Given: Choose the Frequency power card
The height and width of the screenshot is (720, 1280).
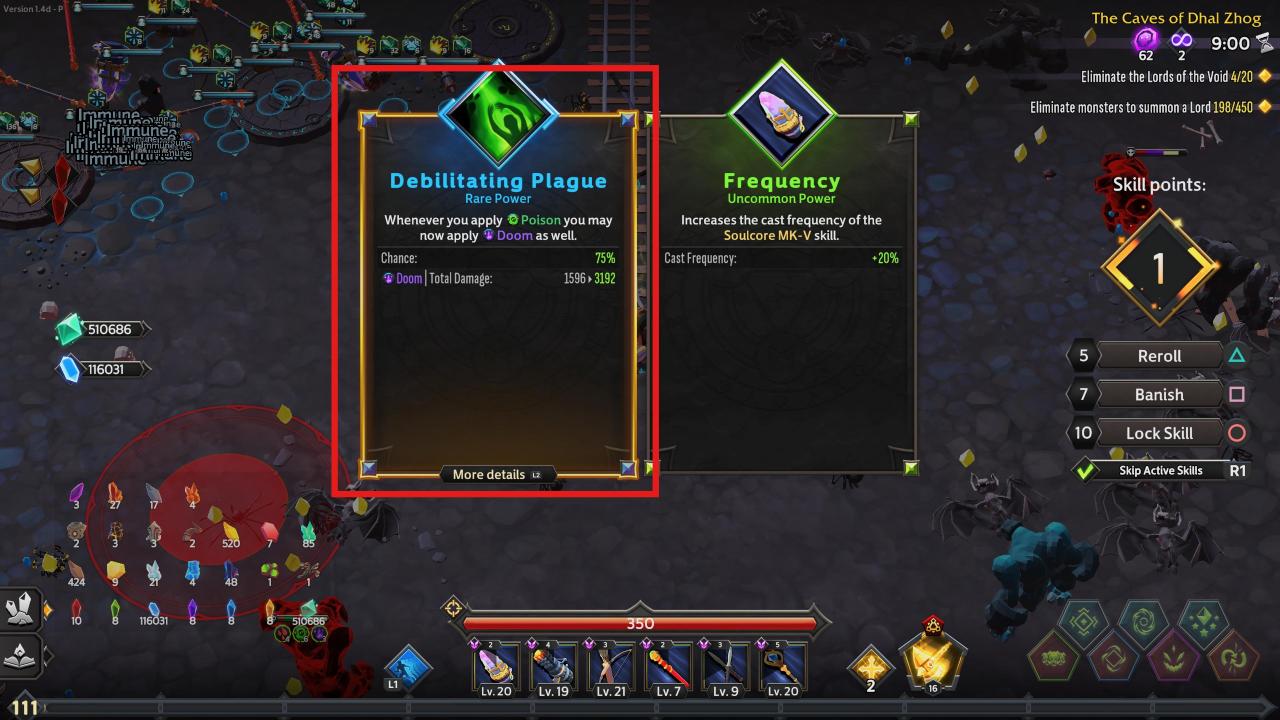Looking at the screenshot, I should click(x=781, y=300).
